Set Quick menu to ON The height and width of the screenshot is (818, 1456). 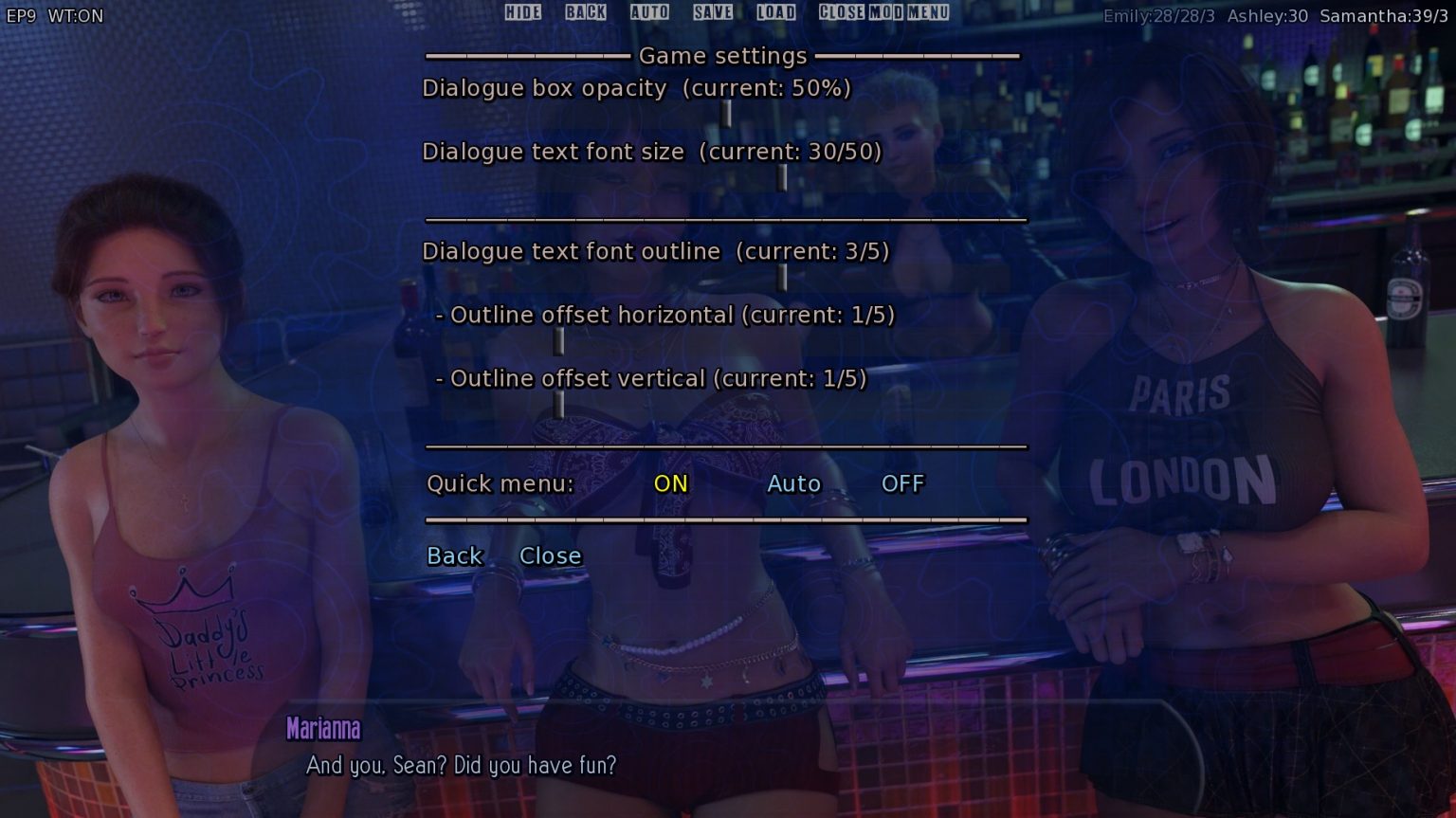670,483
